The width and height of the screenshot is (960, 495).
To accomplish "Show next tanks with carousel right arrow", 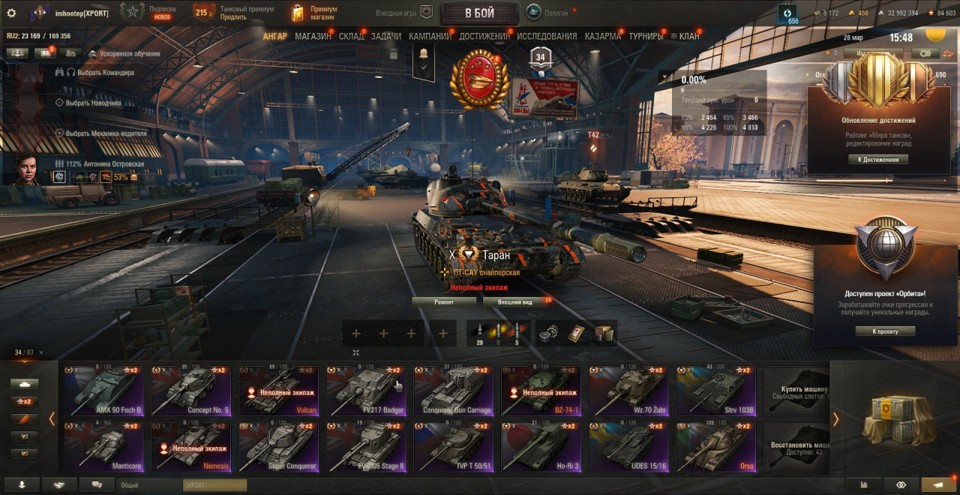I will pos(836,419).
